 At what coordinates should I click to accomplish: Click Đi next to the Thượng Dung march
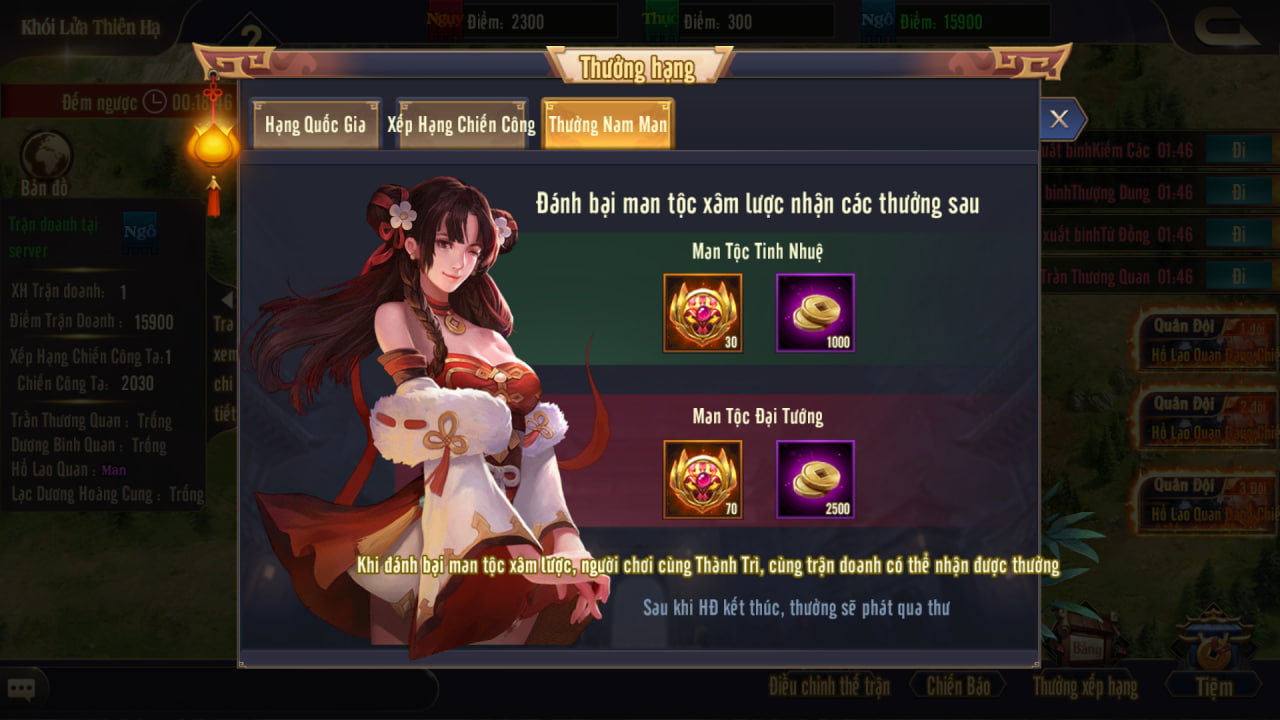tap(1238, 192)
